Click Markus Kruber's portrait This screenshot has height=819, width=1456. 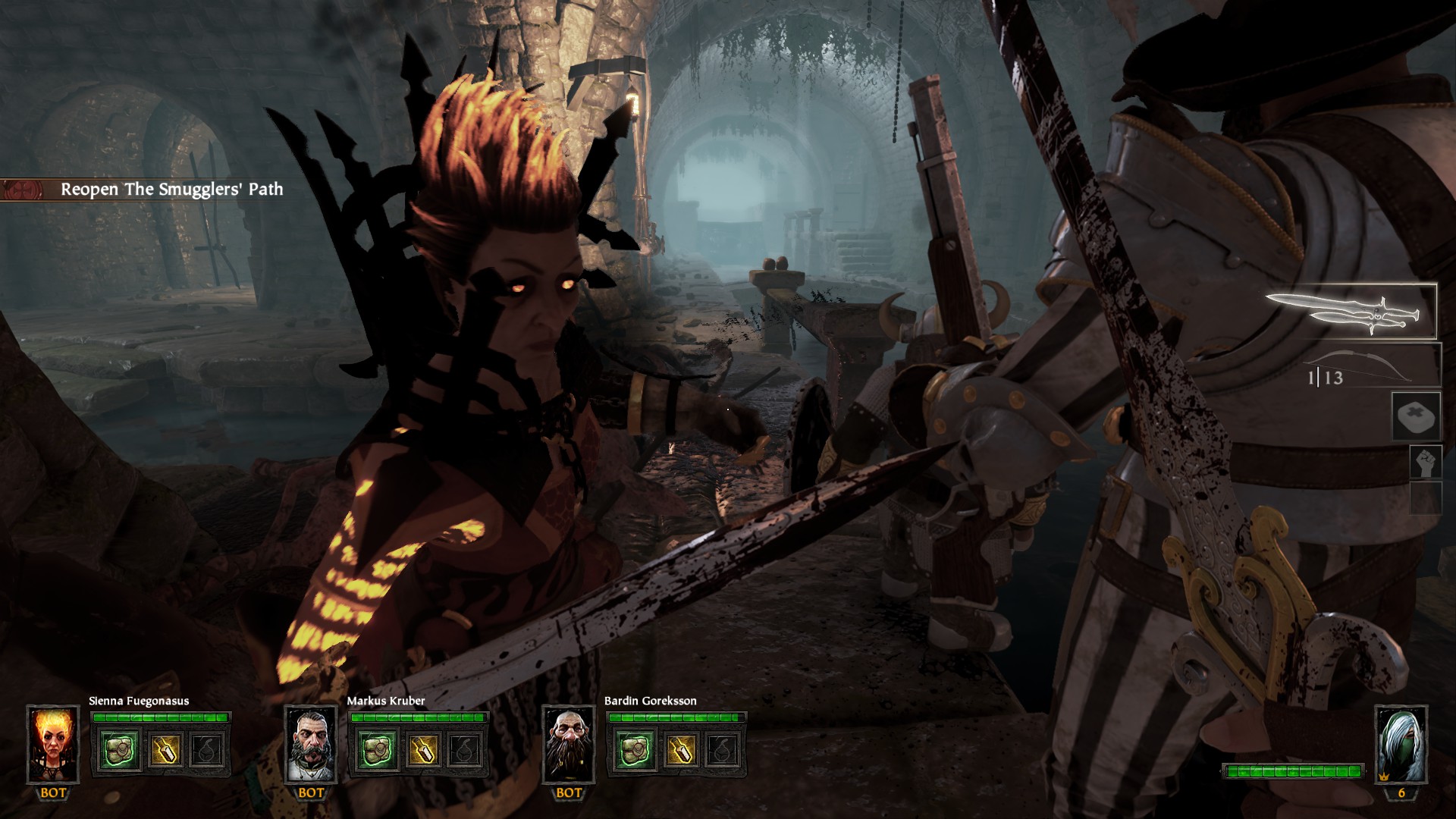[x=311, y=745]
